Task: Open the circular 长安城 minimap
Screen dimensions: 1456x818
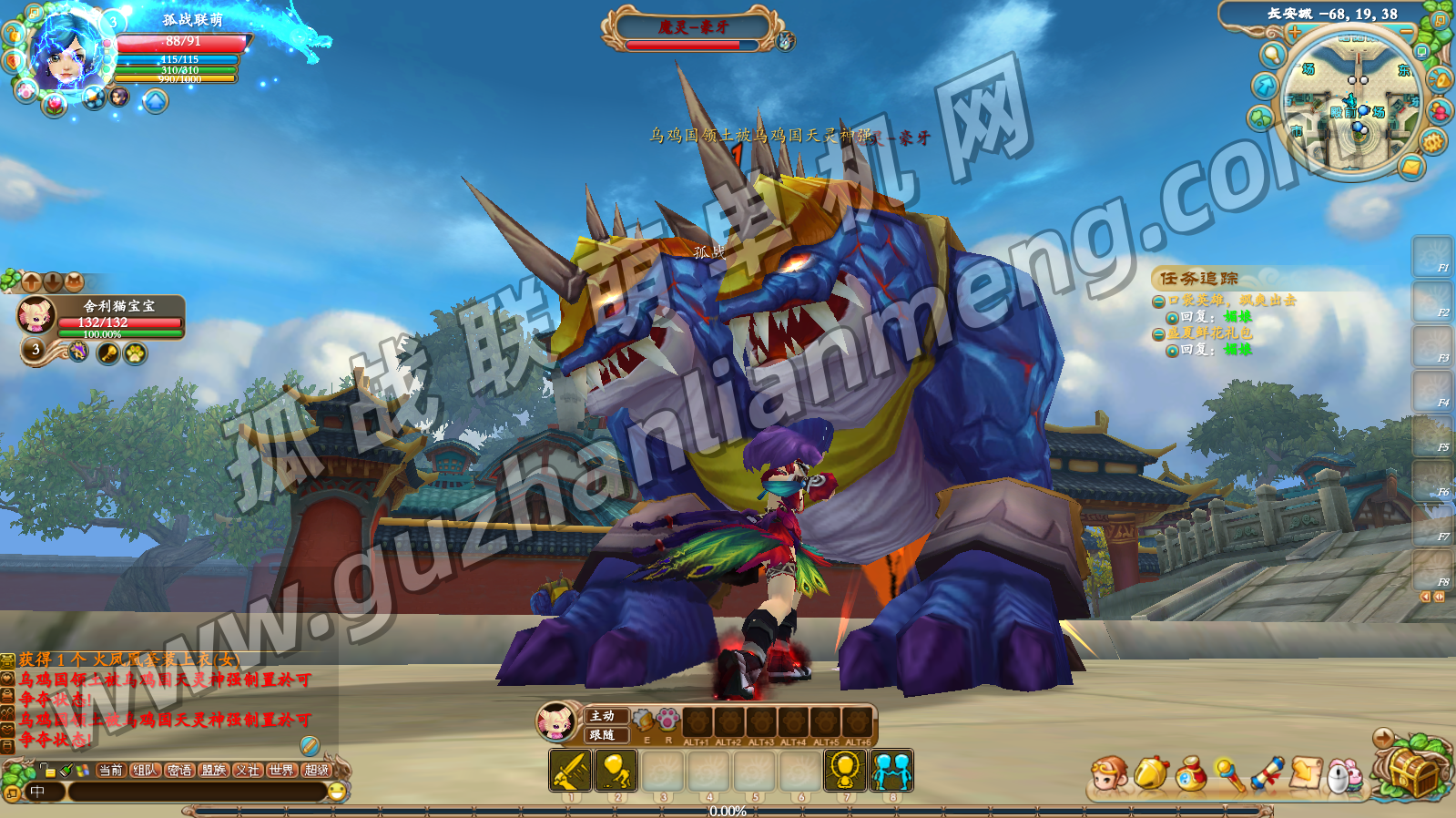Action: (1354, 102)
